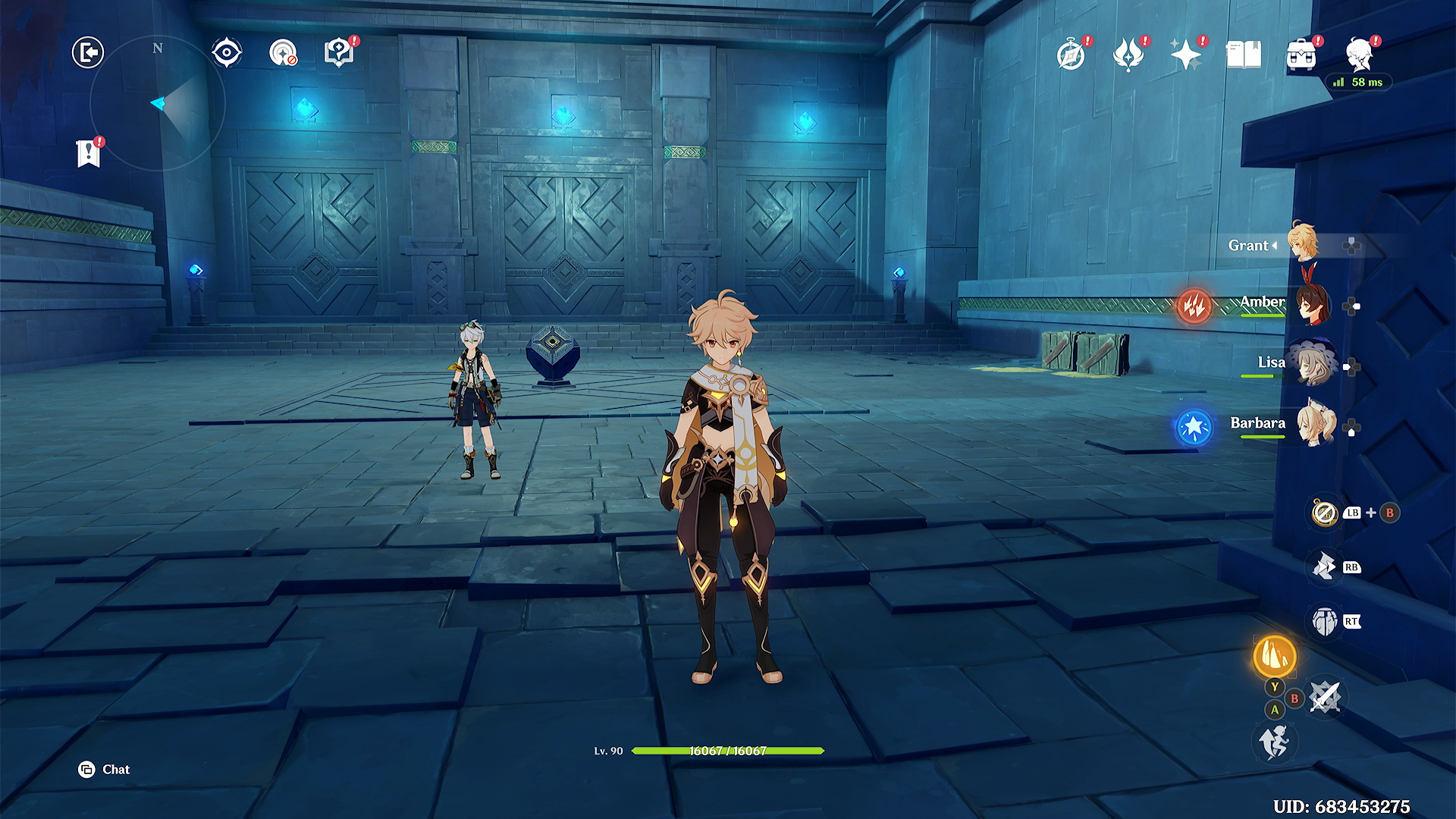Viewport: 1456px width, 819px height.
Task: Trigger Barbara's blue elemental burst icon
Action: point(1194,427)
